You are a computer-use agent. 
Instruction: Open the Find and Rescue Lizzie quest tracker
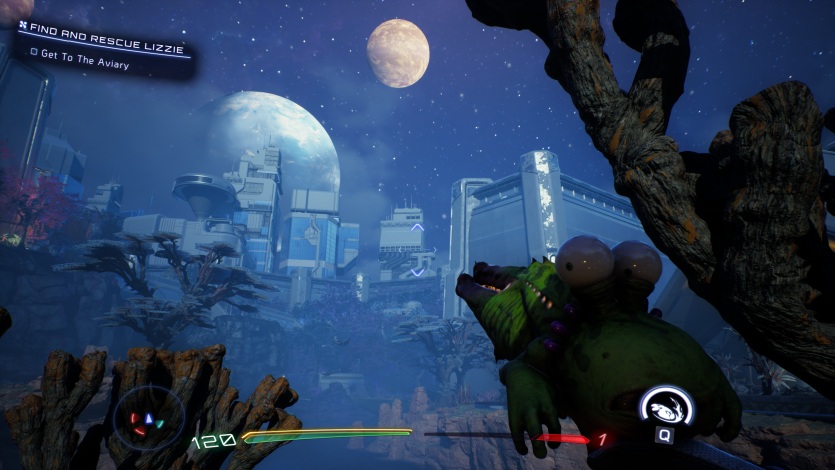tap(102, 29)
